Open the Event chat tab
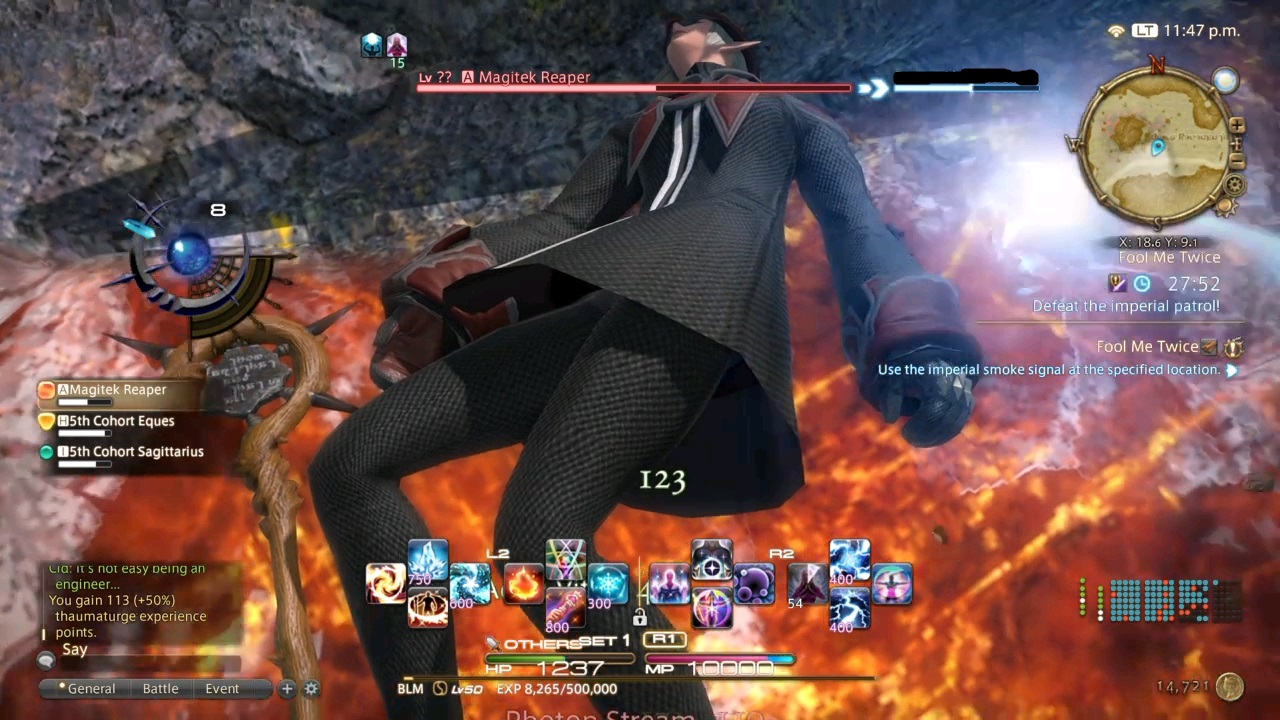The image size is (1280, 720). point(222,688)
